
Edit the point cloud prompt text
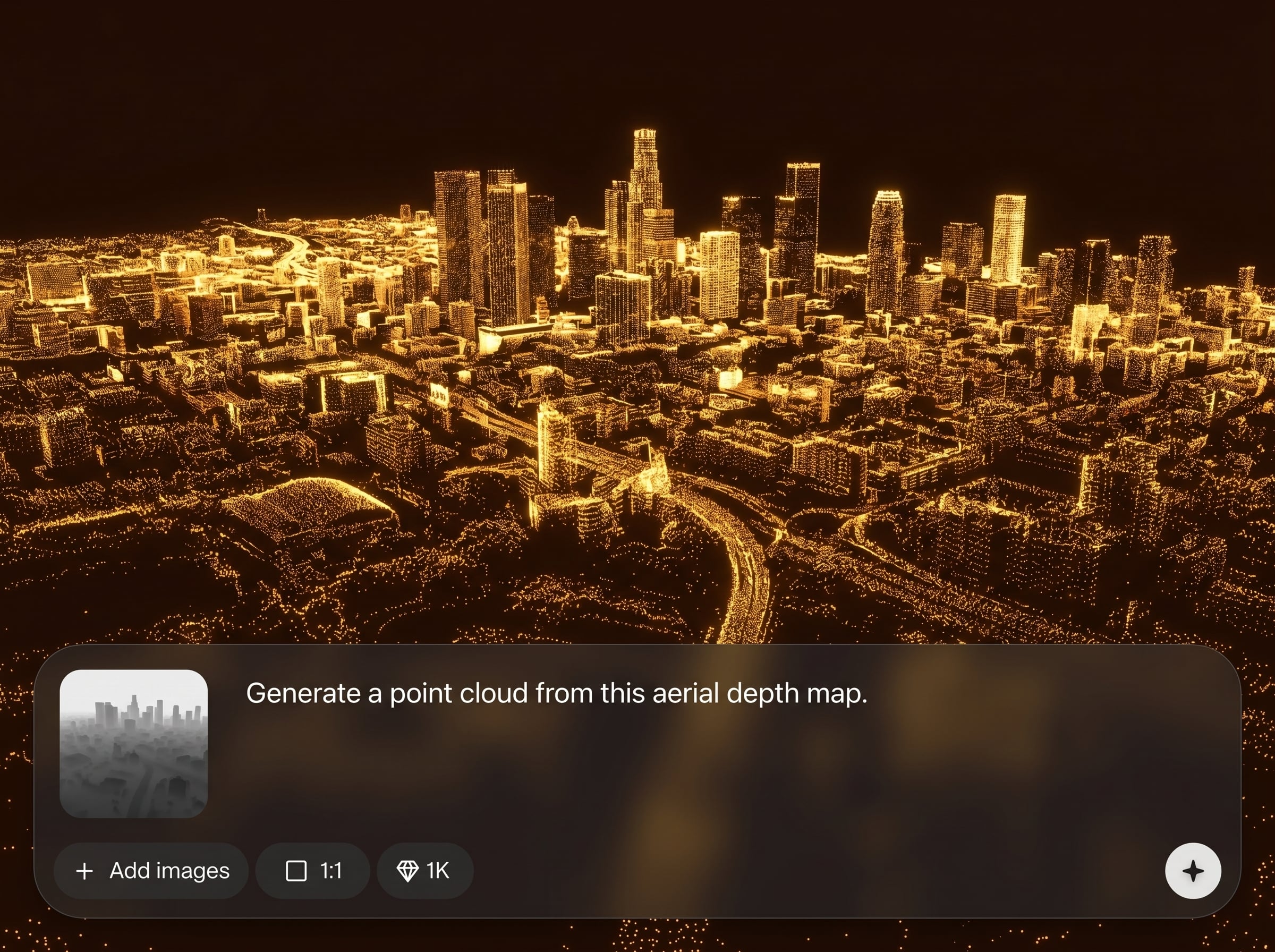[556, 693]
